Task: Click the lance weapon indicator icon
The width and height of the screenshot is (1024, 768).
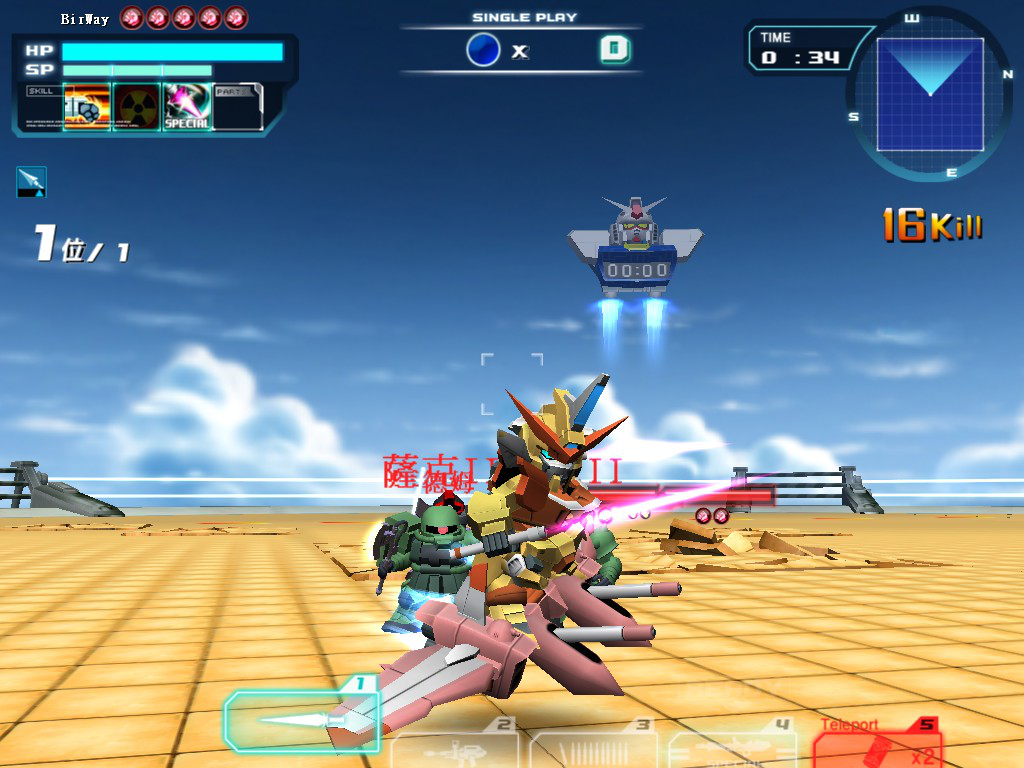Action: click(x=31, y=181)
